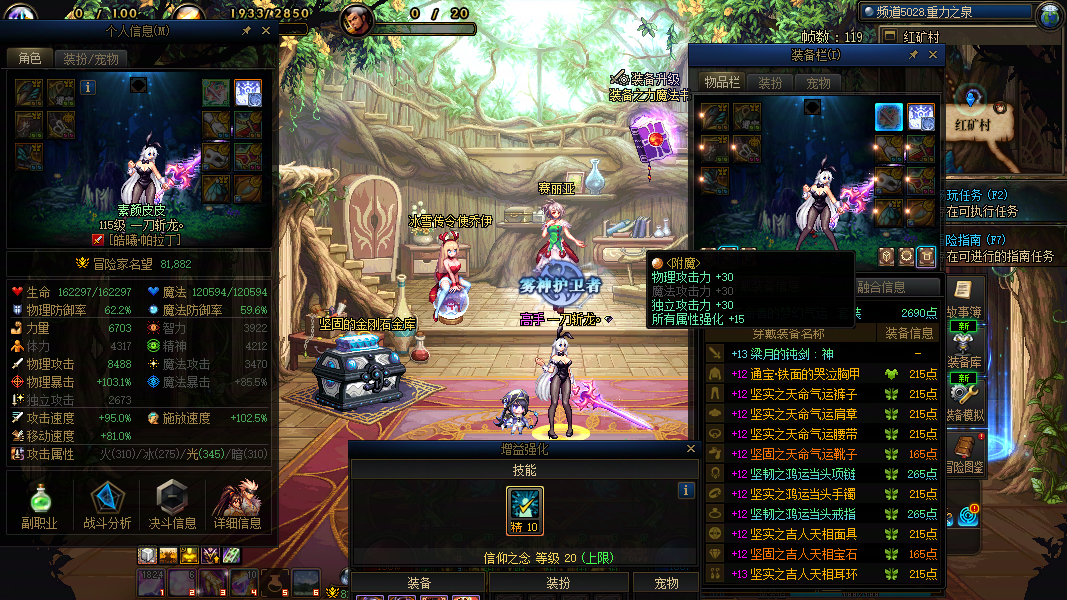Image resolution: width=1067 pixels, height=600 pixels.
Task: Pin the 装备栏 window with the pushpin
Action: point(913,56)
